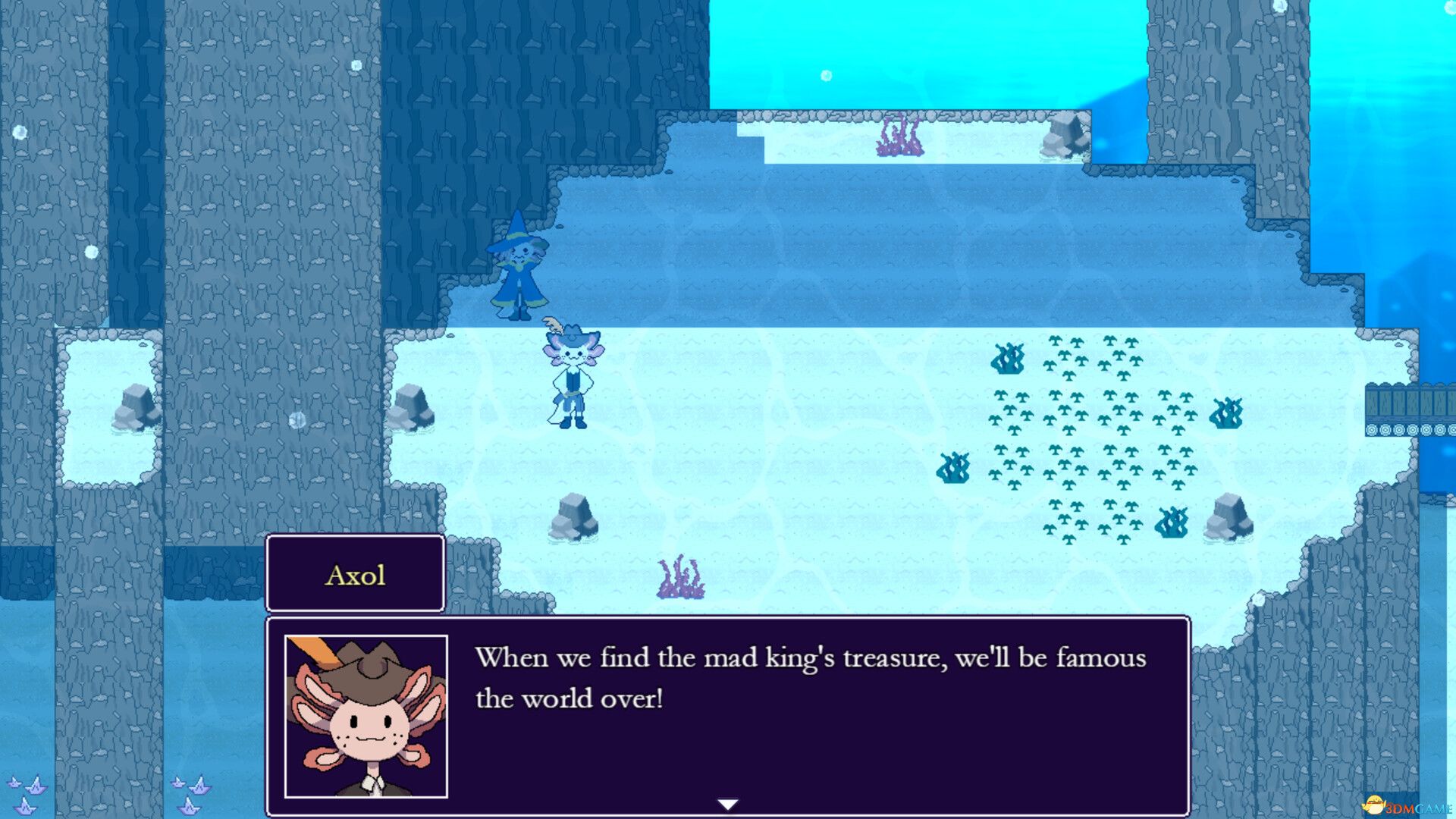The height and width of the screenshot is (819, 1456).
Task: Click the Axol speaker name label
Action: coord(355,574)
